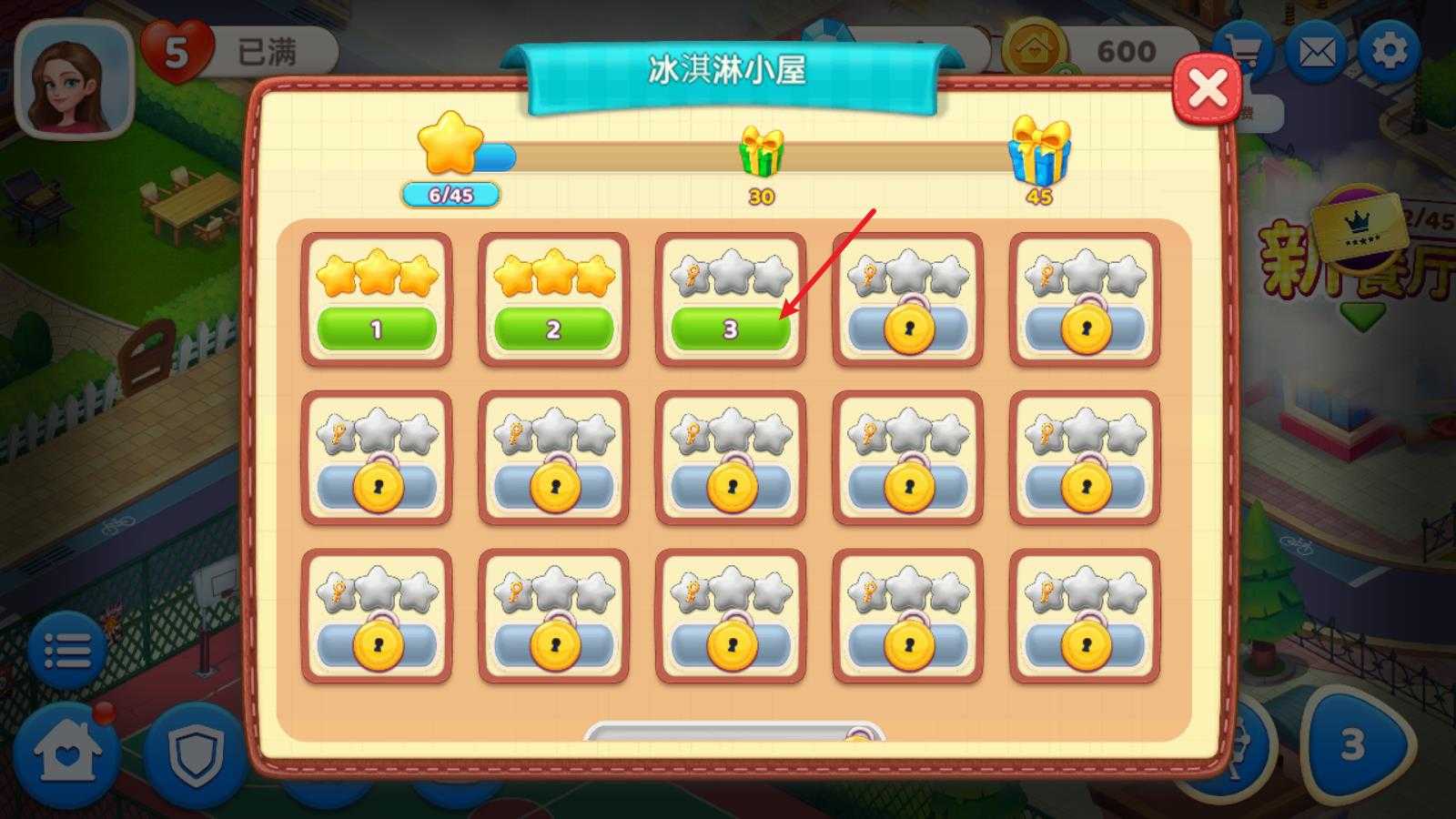Click the 冰淇淋小屋 title banner
The height and width of the screenshot is (819, 1456).
click(x=728, y=67)
